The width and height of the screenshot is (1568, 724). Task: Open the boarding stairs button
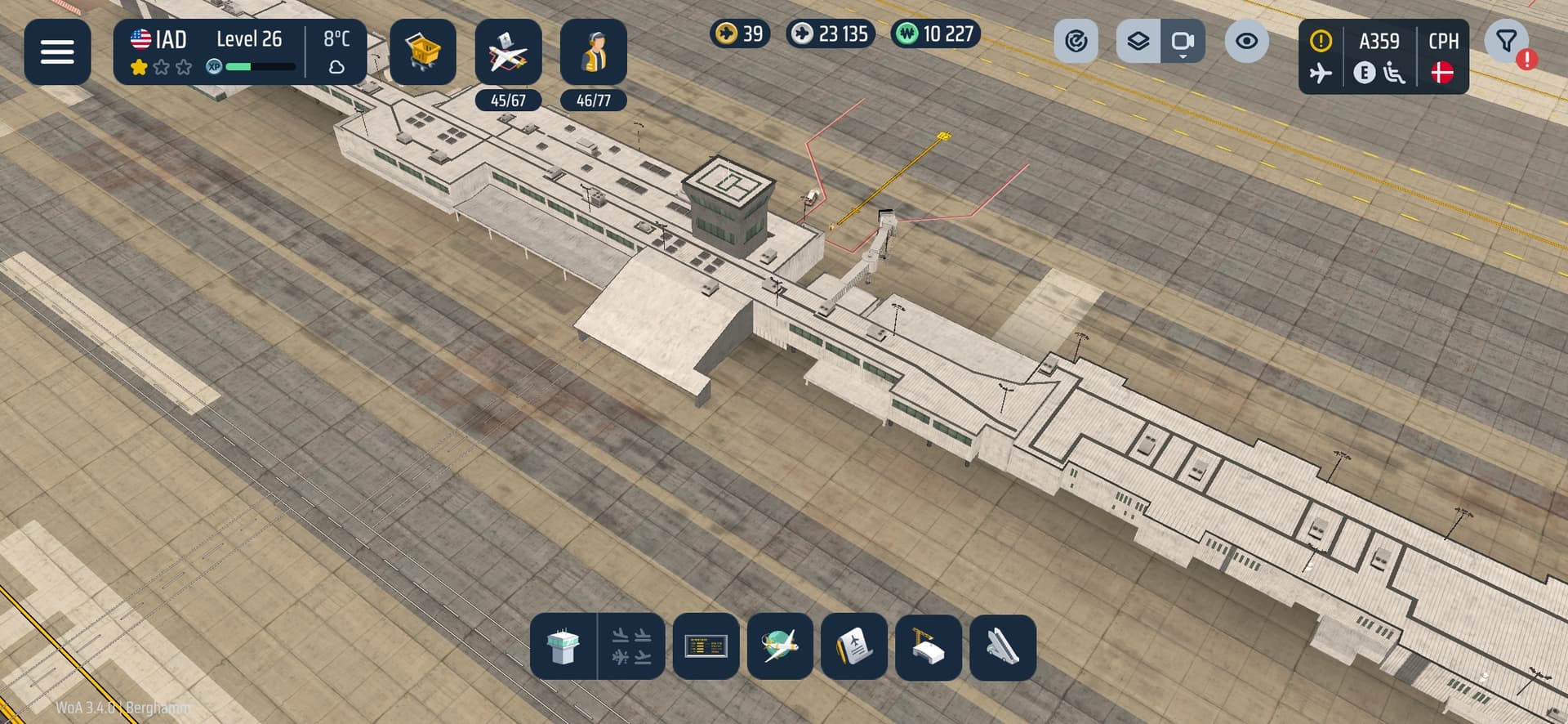pos(1002,646)
